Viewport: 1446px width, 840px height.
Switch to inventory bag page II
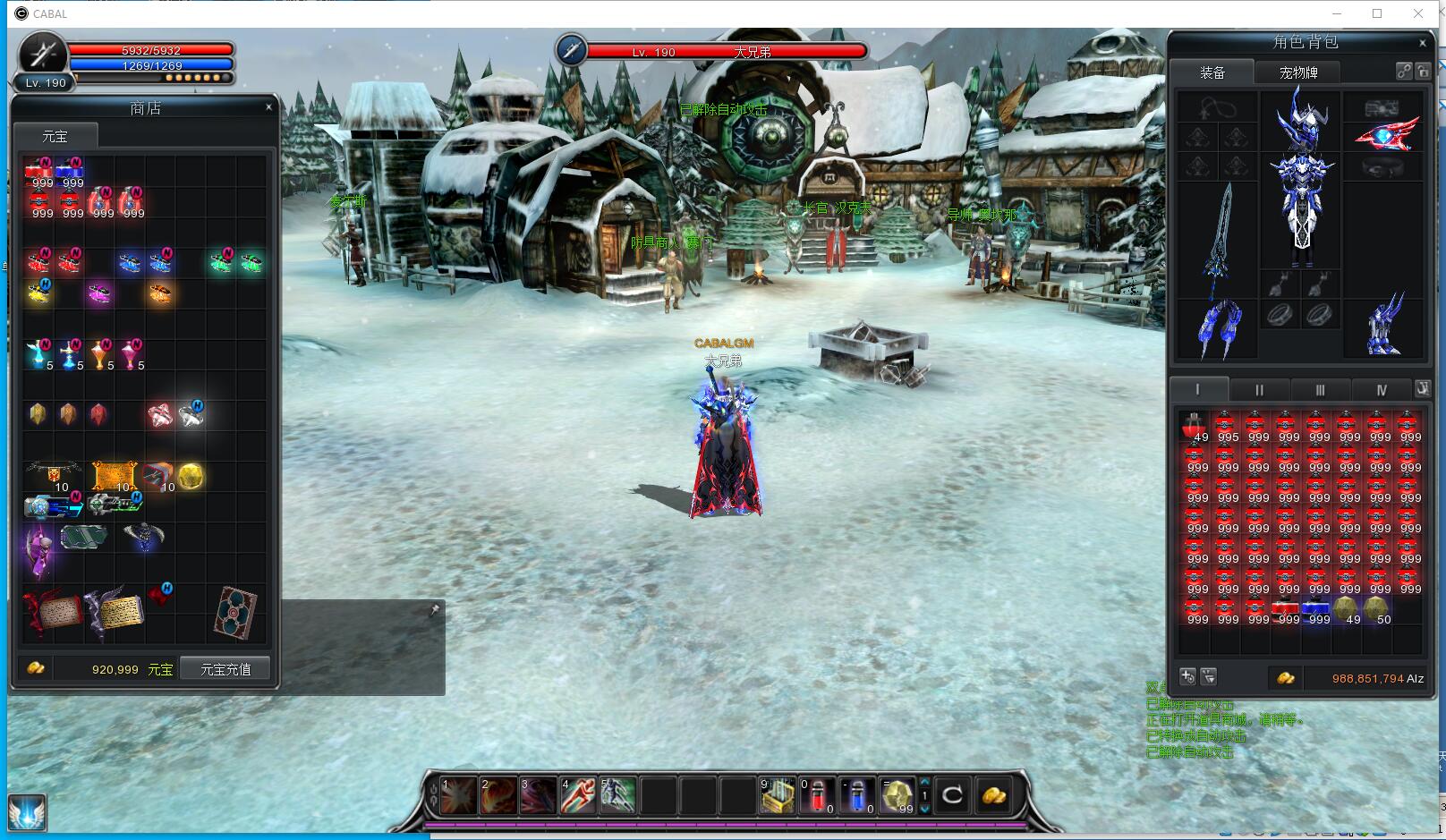click(1259, 390)
